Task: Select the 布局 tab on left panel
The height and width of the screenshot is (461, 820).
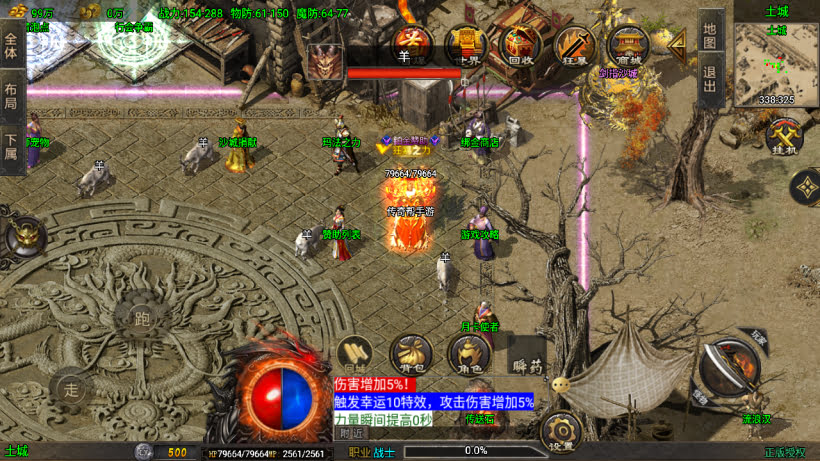Action: (x=12, y=96)
